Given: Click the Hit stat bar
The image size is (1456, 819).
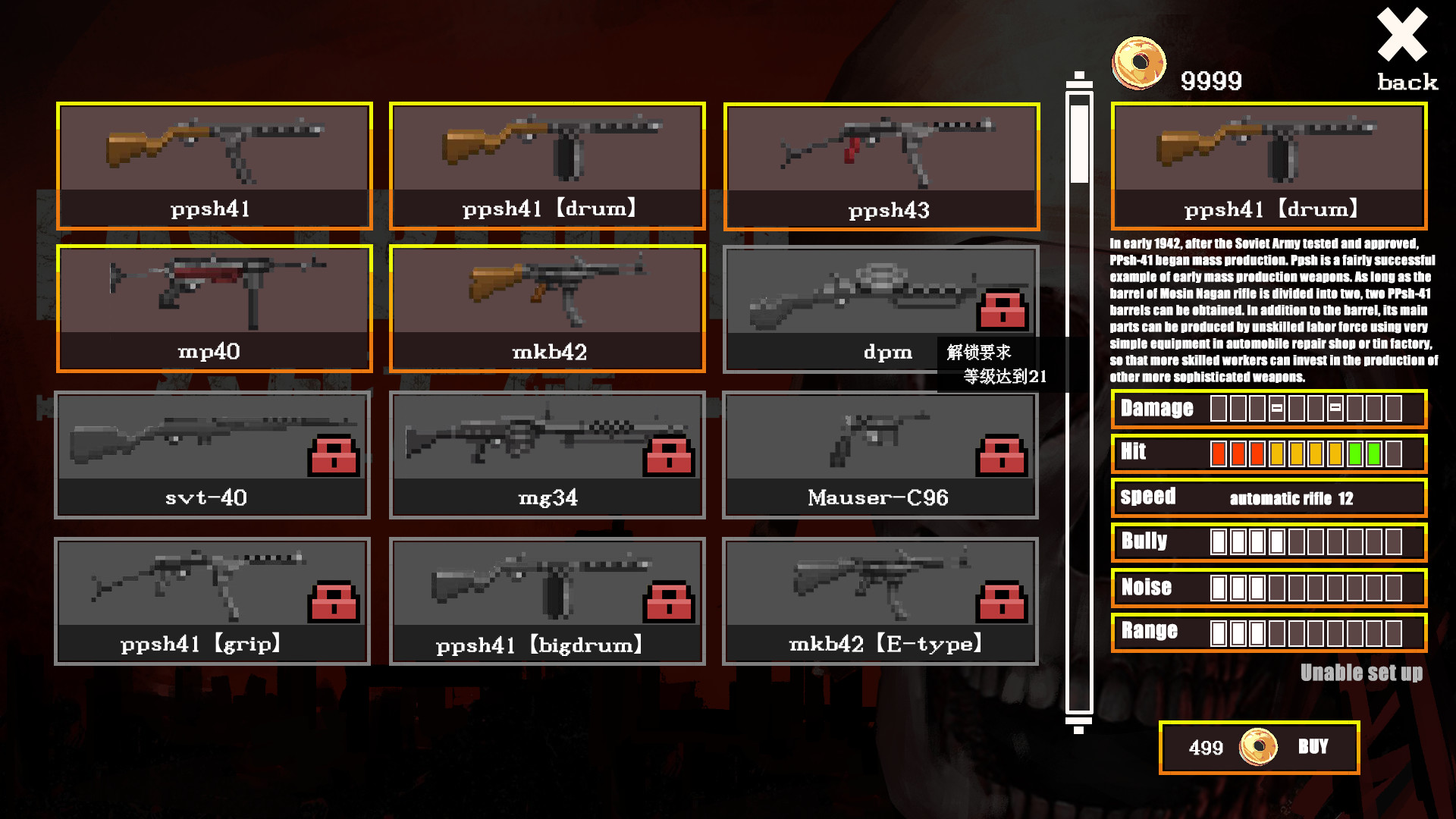Looking at the screenshot, I should click(x=1269, y=453).
